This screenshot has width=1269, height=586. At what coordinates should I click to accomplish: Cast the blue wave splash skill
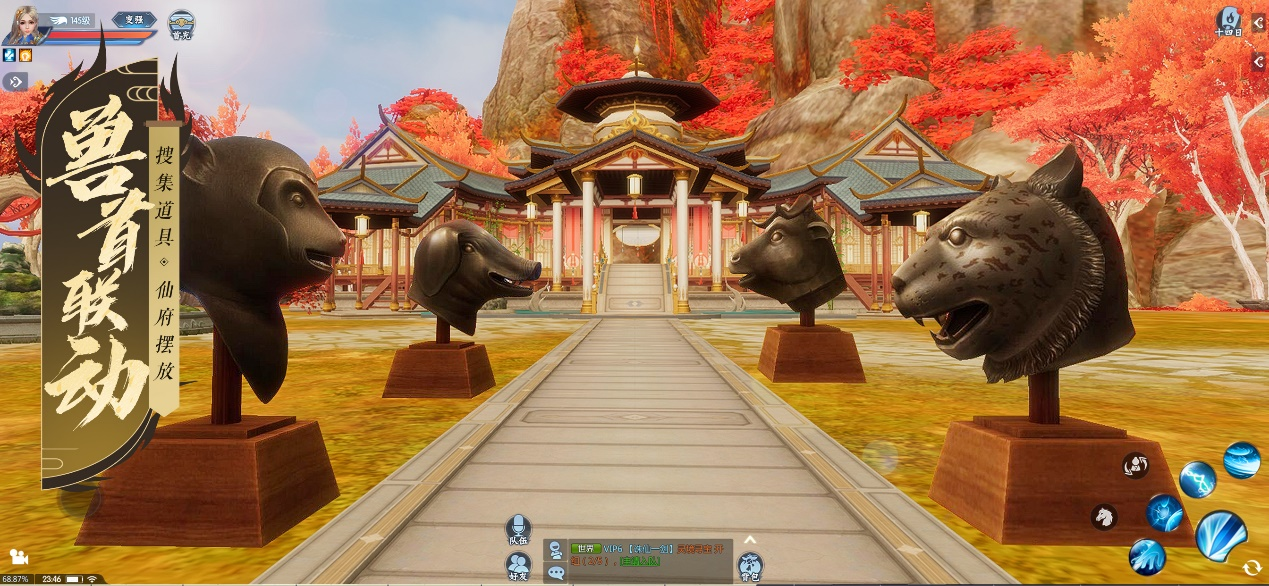point(1147,556)
